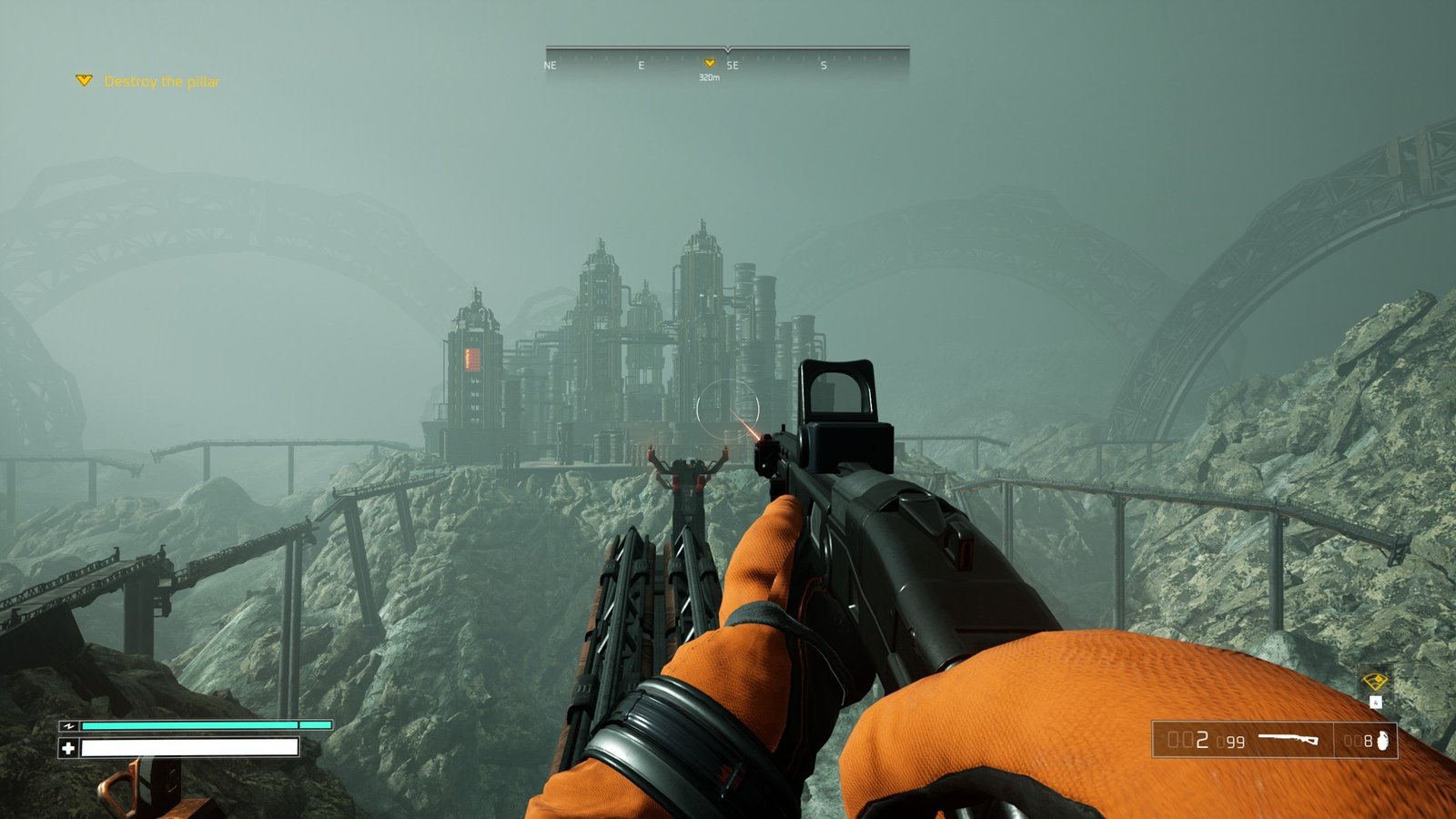Select the shotgun weapon icon
Viewport: 1456px width, 819px height.
pyautogui.click(x=1289, y=740)
